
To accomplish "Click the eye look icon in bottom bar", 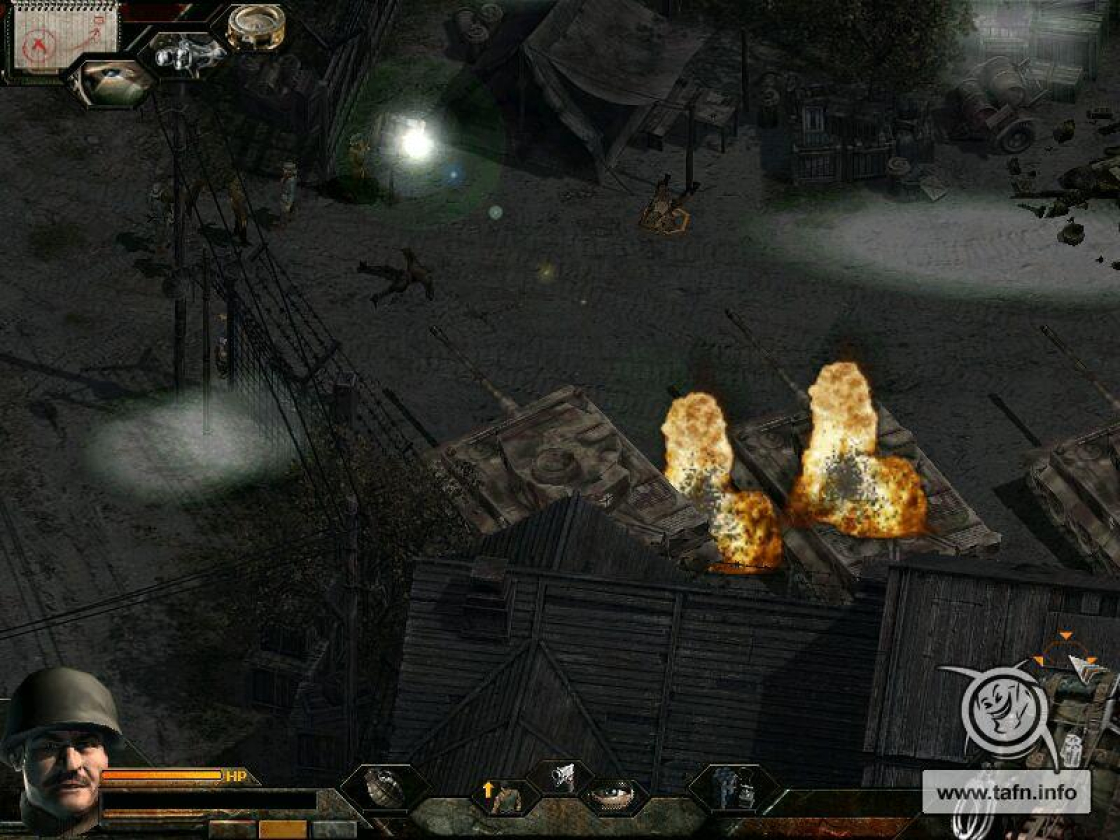I will tap(612, 797).
